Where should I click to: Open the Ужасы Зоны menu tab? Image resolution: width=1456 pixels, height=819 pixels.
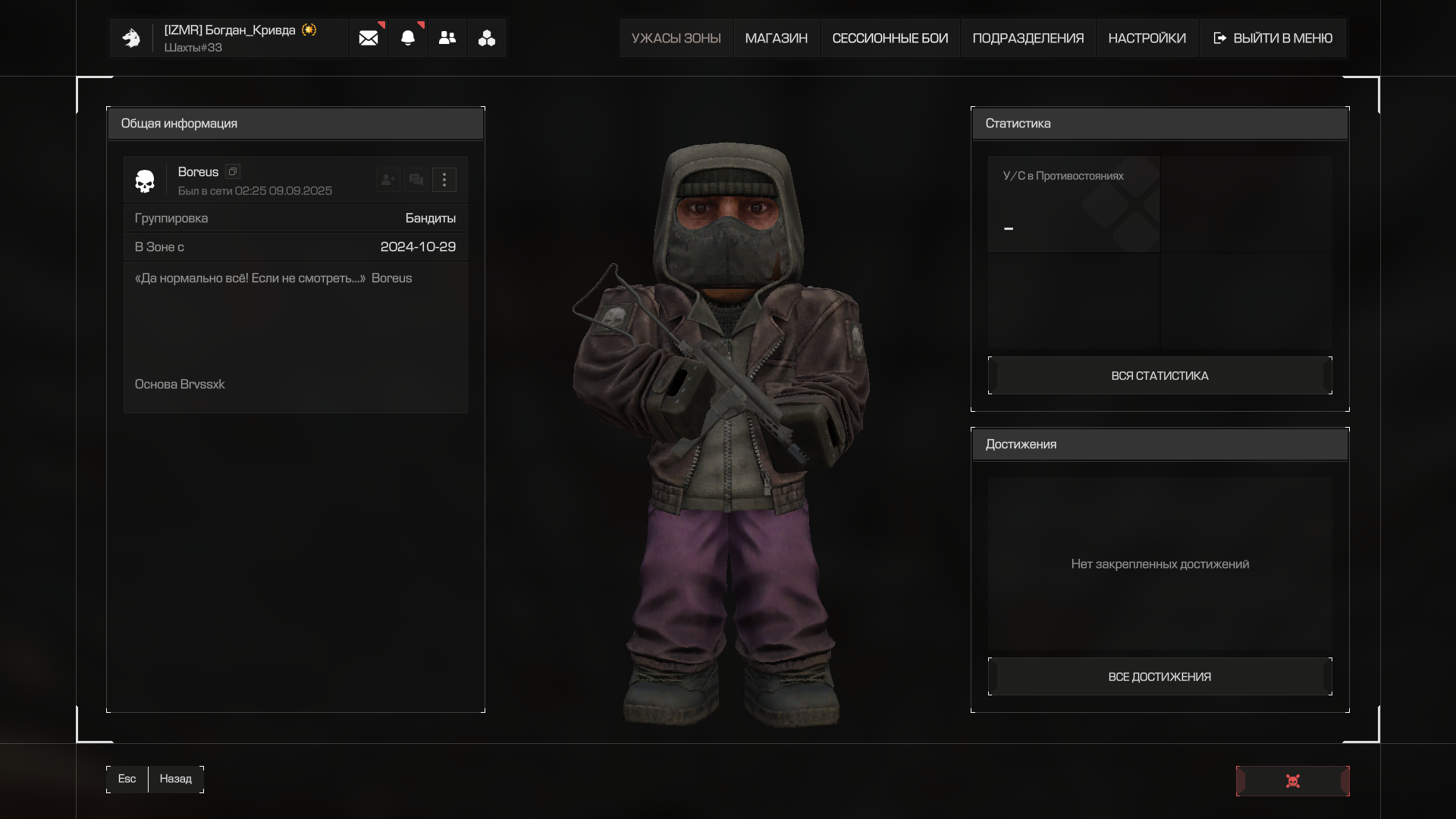pyautogui.click(x=676, y=38)
